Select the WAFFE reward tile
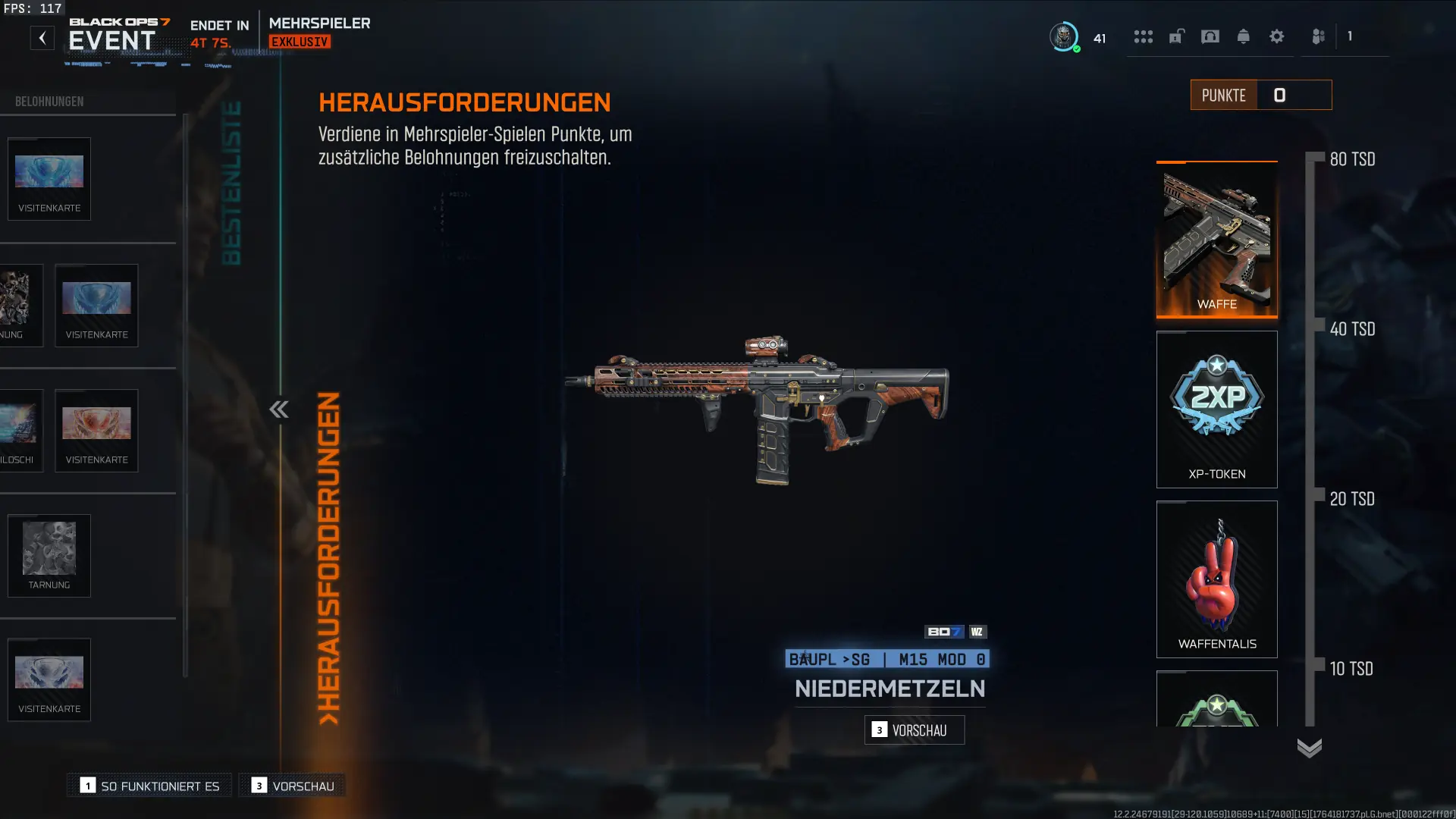Screen dimensions: 1456x819 click(x=1216, y=241)
